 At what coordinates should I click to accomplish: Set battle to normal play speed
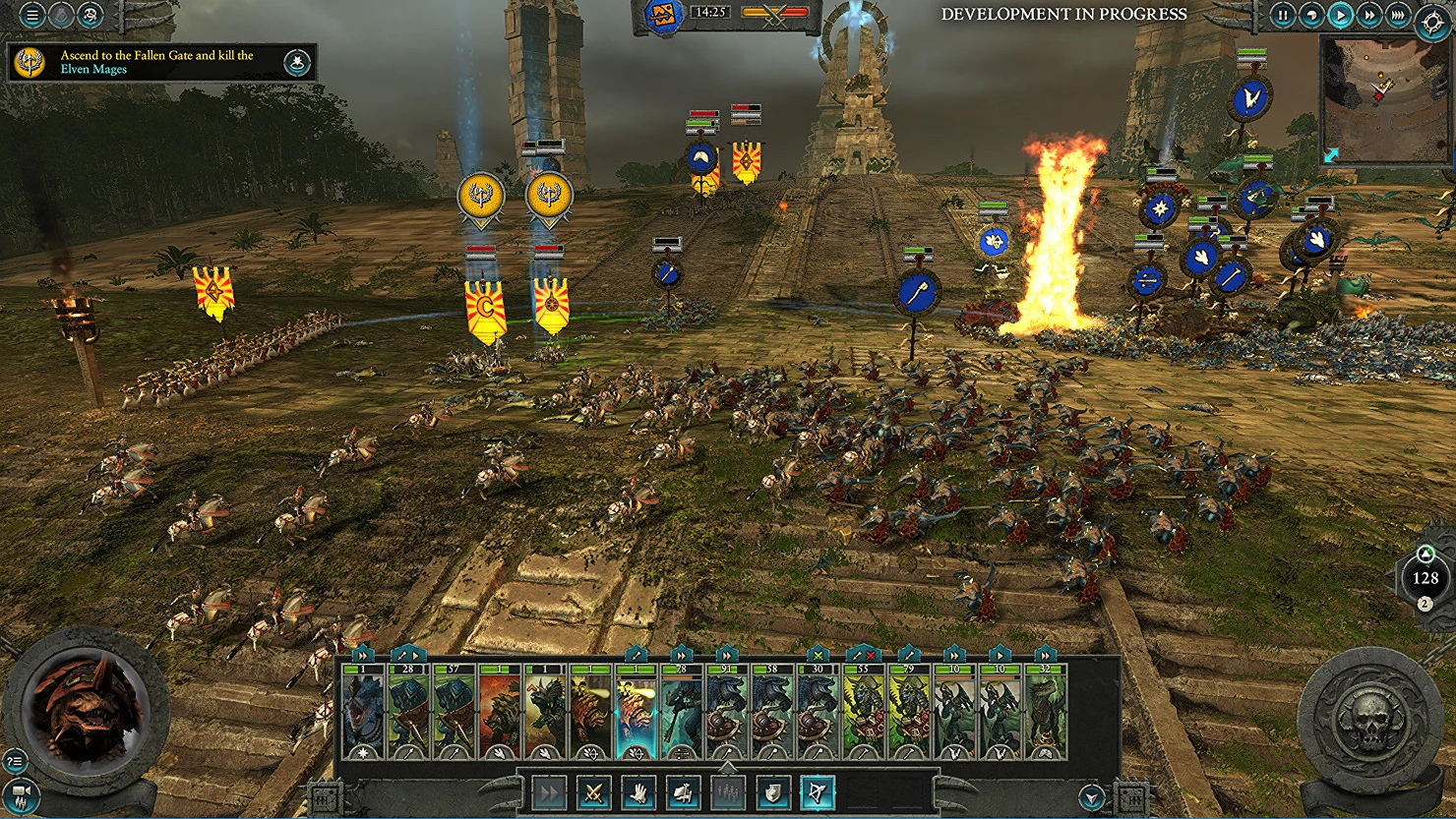pyautogui.click(x=1340, y=15)
